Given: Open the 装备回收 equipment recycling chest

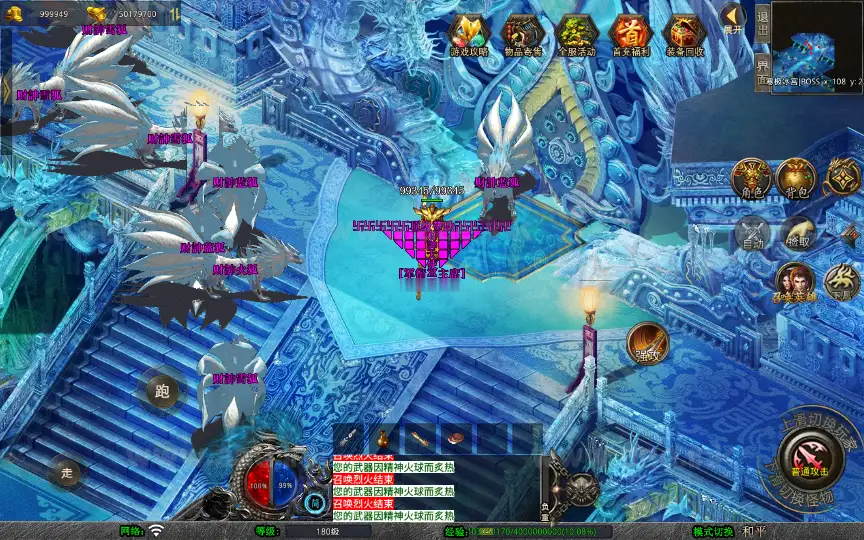Looking at the screenshot, I should pos(685,34).
